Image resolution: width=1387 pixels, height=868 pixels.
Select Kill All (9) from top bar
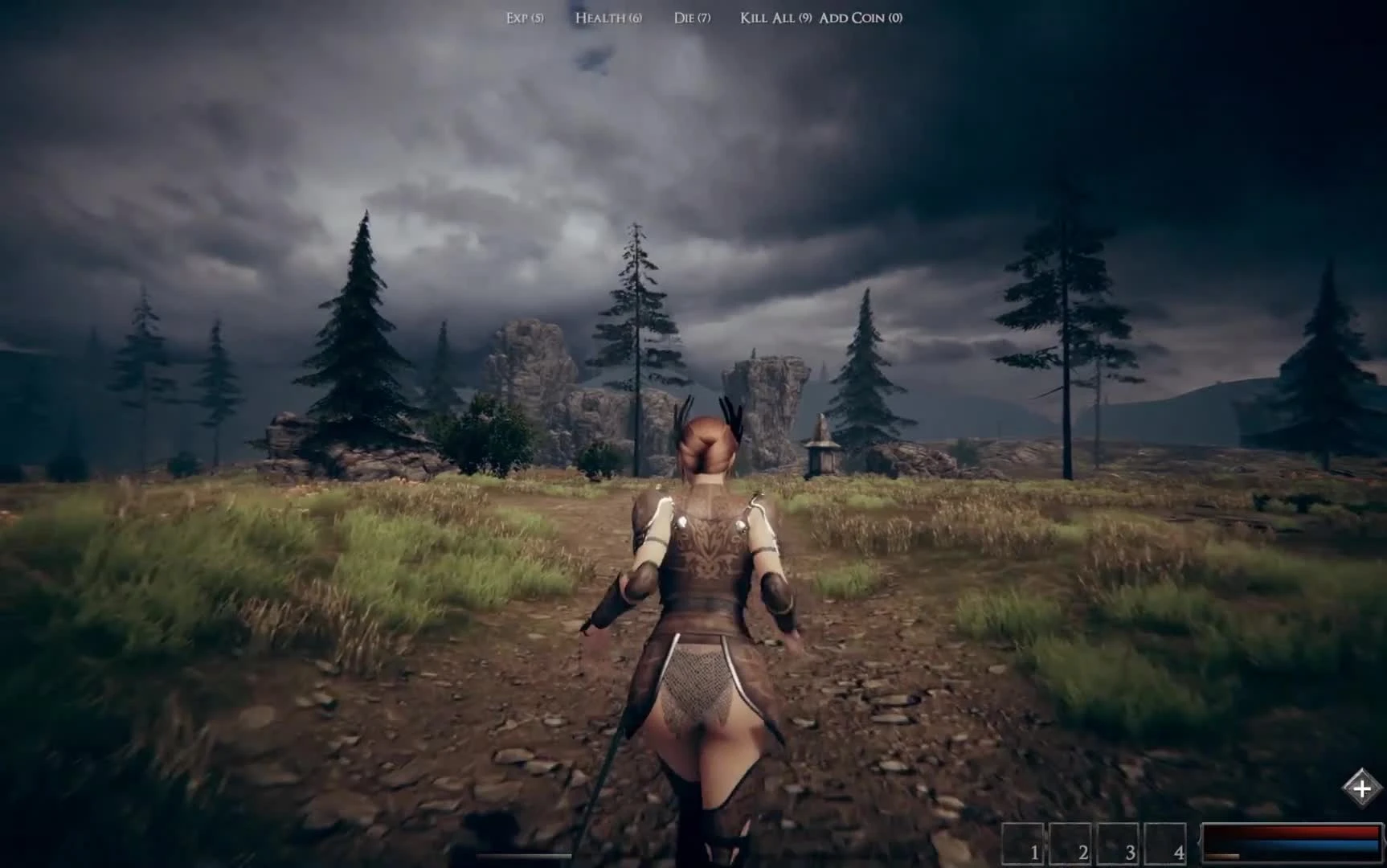[771, 17]
